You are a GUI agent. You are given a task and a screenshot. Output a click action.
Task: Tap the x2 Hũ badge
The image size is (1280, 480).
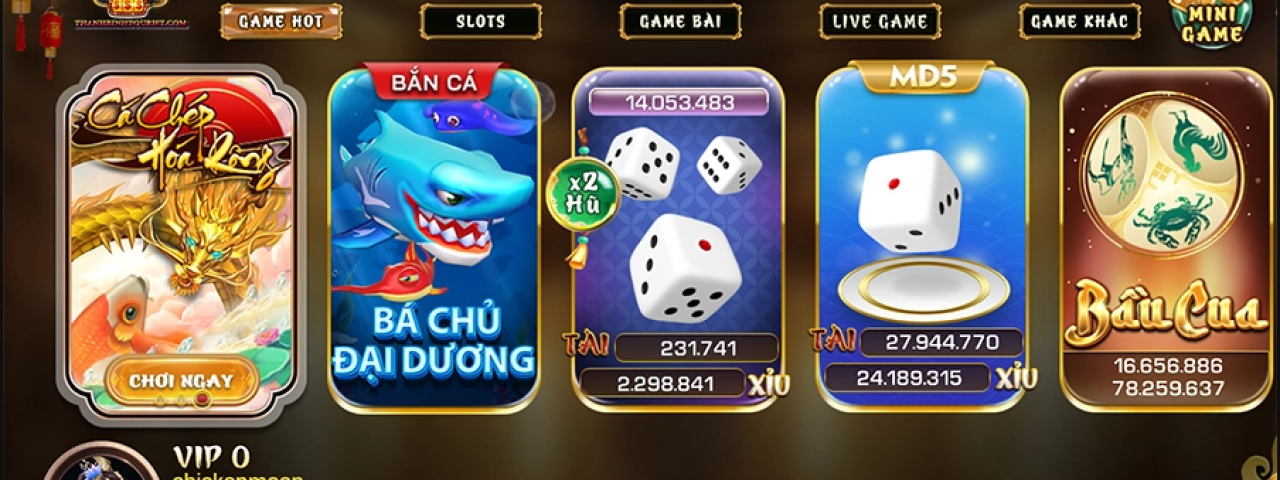(x=583, y=194)
